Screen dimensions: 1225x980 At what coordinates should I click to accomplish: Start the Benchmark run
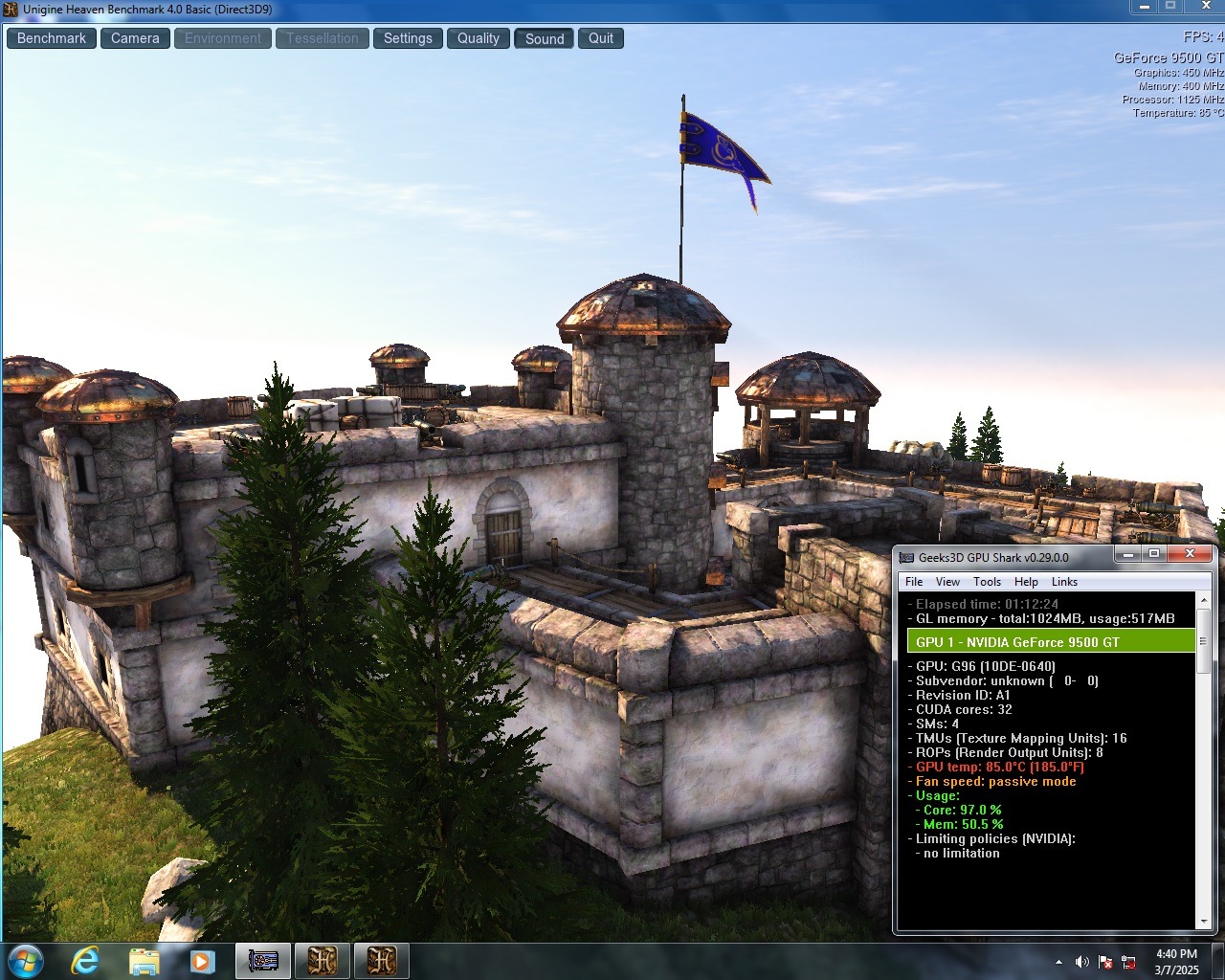[52, 38]
